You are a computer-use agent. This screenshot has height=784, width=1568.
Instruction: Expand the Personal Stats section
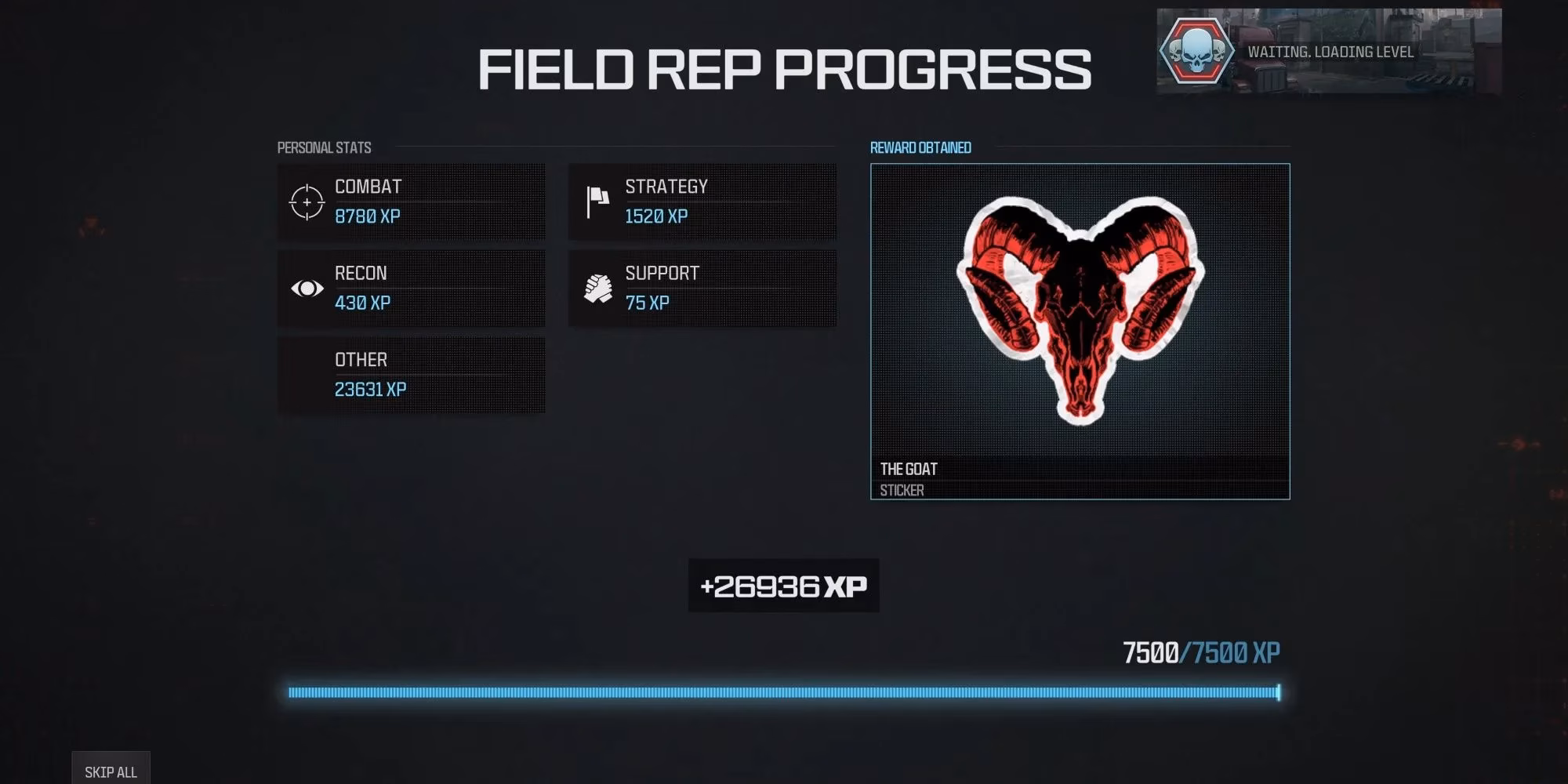(325, 147)
